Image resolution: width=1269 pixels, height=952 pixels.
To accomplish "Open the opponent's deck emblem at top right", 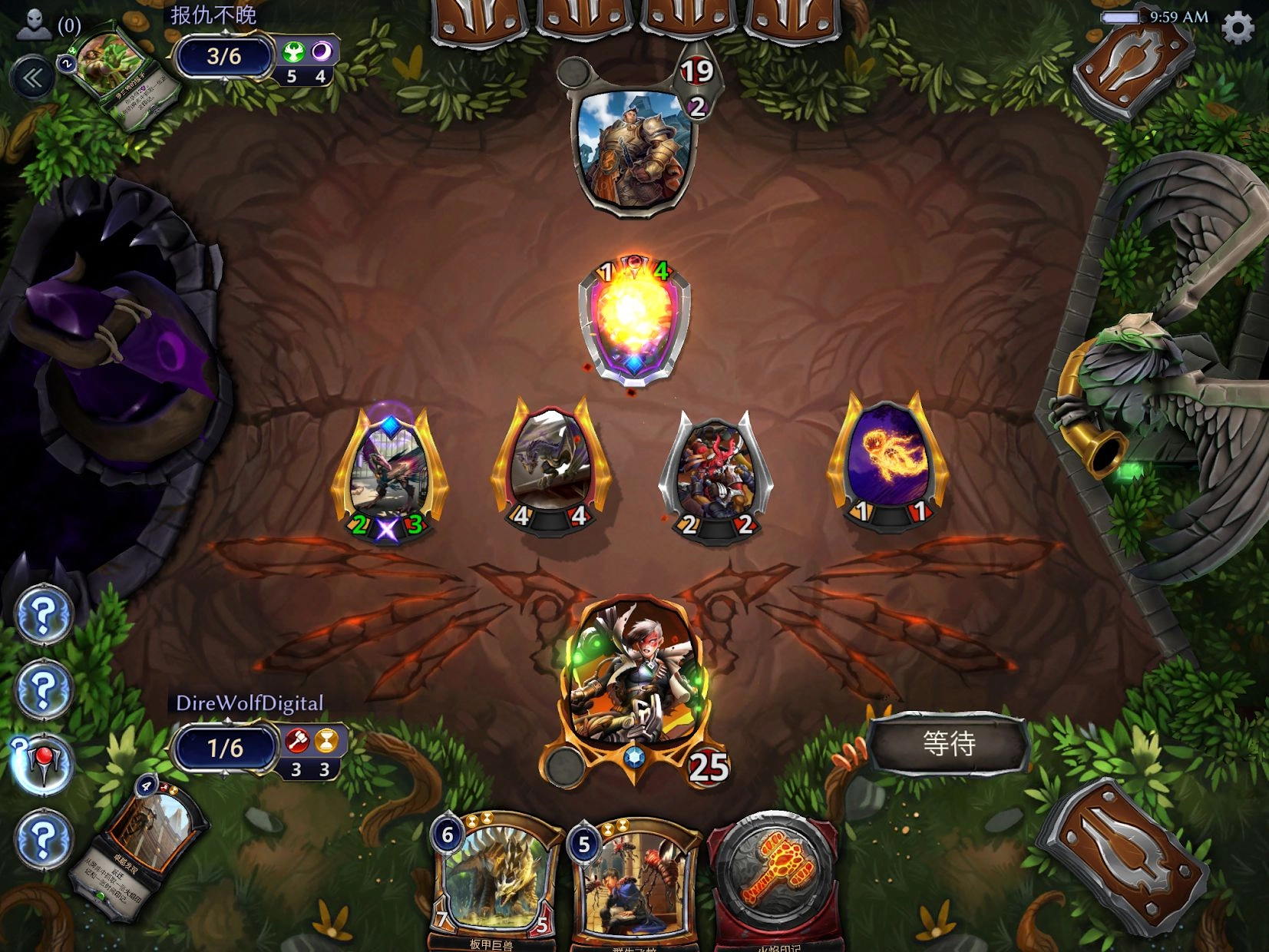I will click(x=1134, y=65).
